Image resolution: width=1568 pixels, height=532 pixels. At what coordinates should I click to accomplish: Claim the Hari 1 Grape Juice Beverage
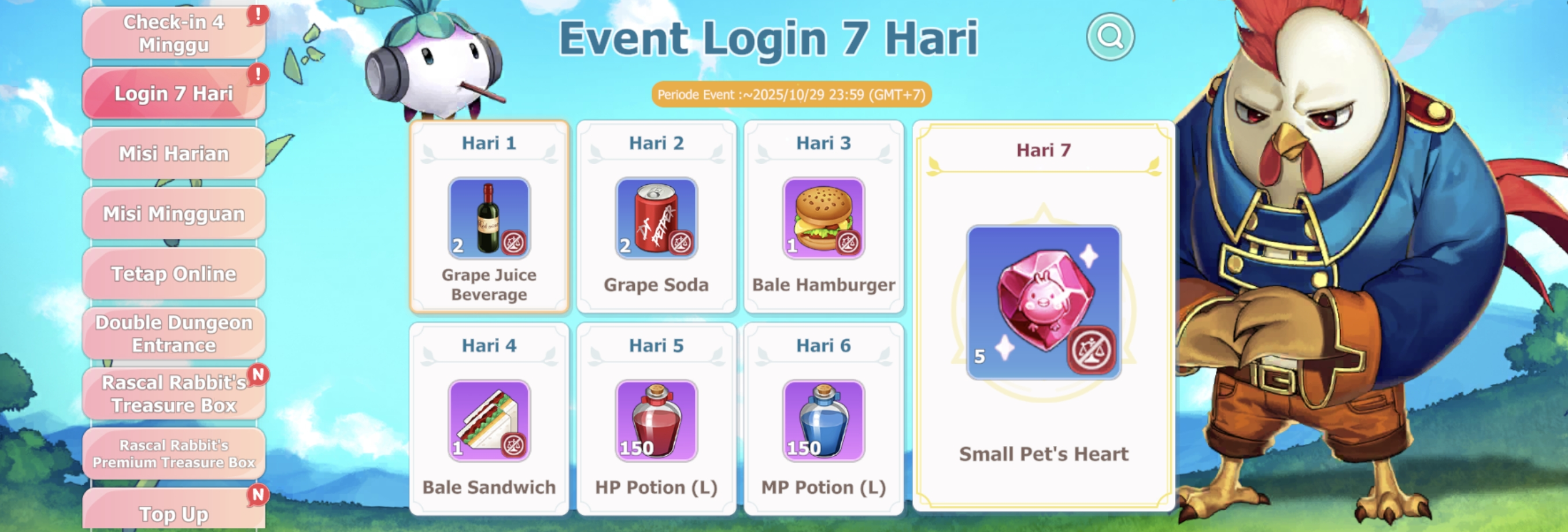[x=489, y=218]
